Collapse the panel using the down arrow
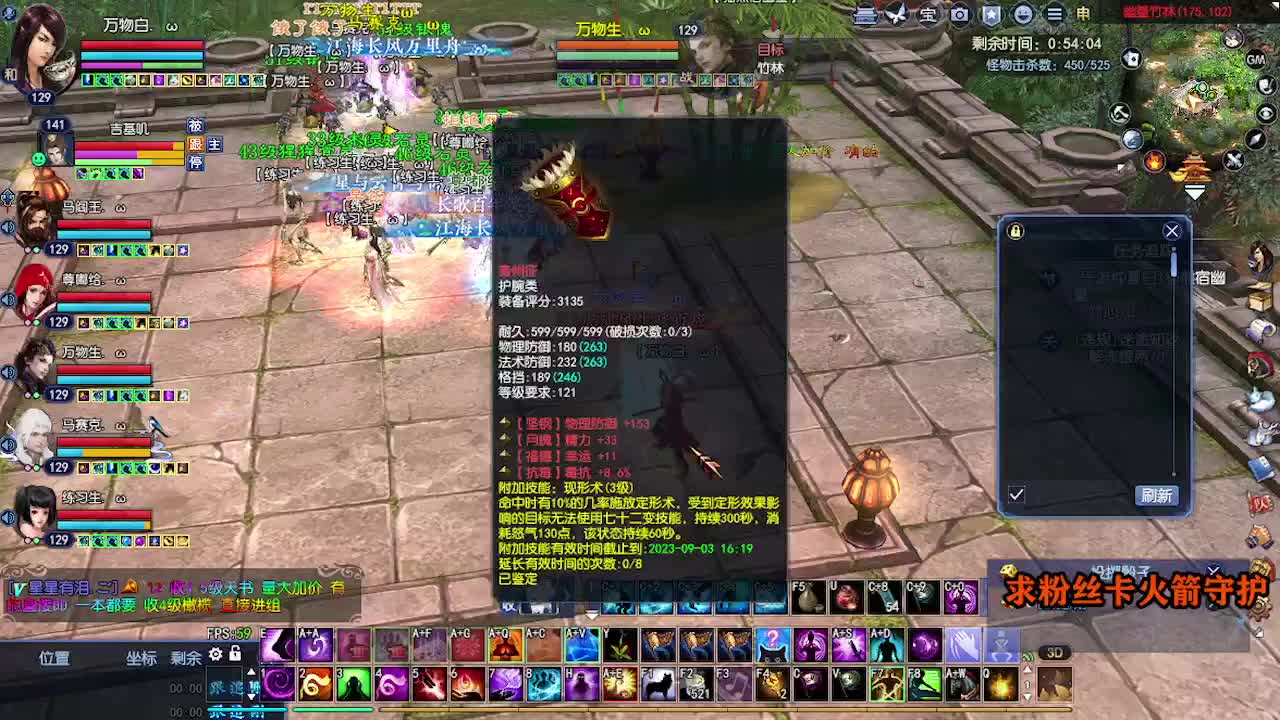The height and width of the screenshot is (720, 1280). click(251, 698)
